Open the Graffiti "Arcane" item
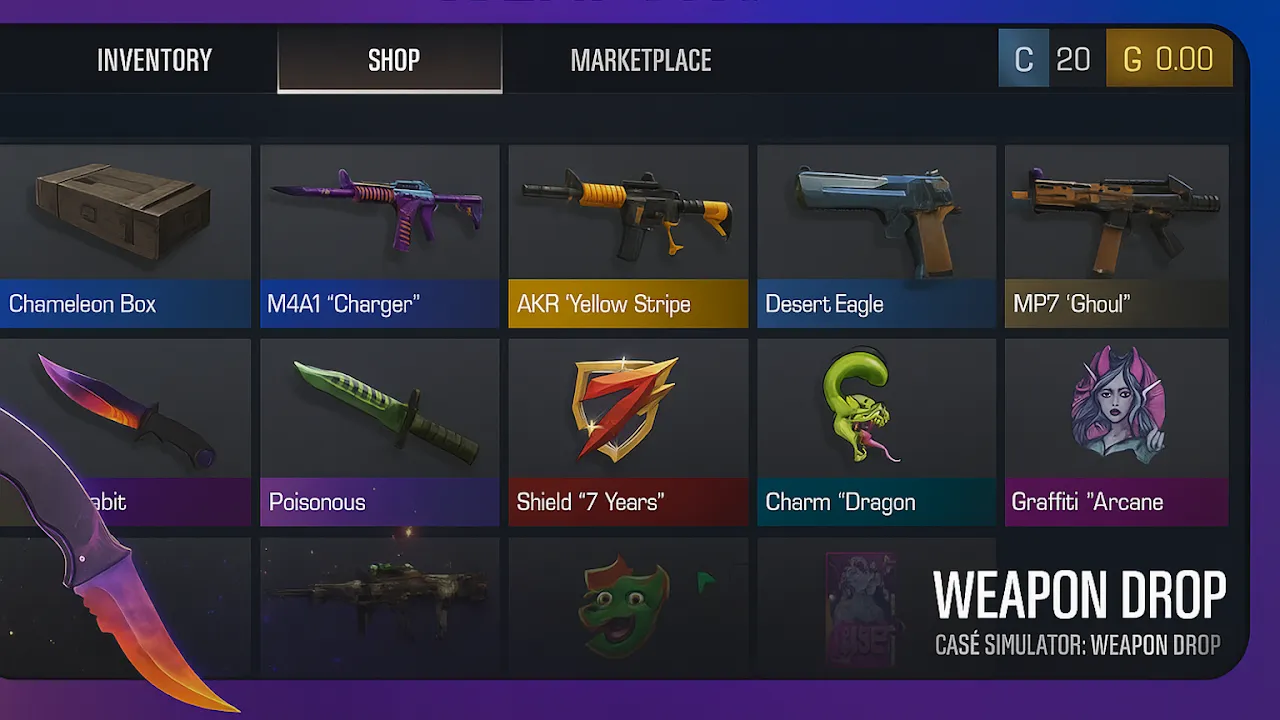1280x720 pixels. (x=1116, y=430)
